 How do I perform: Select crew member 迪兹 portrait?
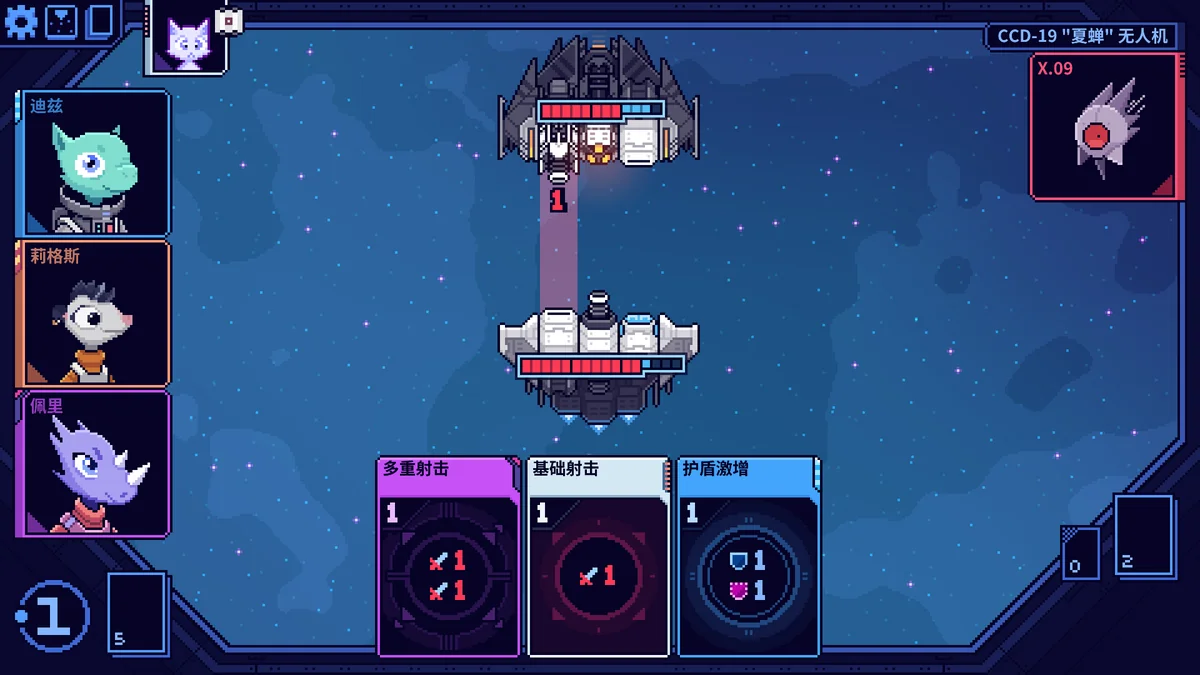(x=93, y=163)
